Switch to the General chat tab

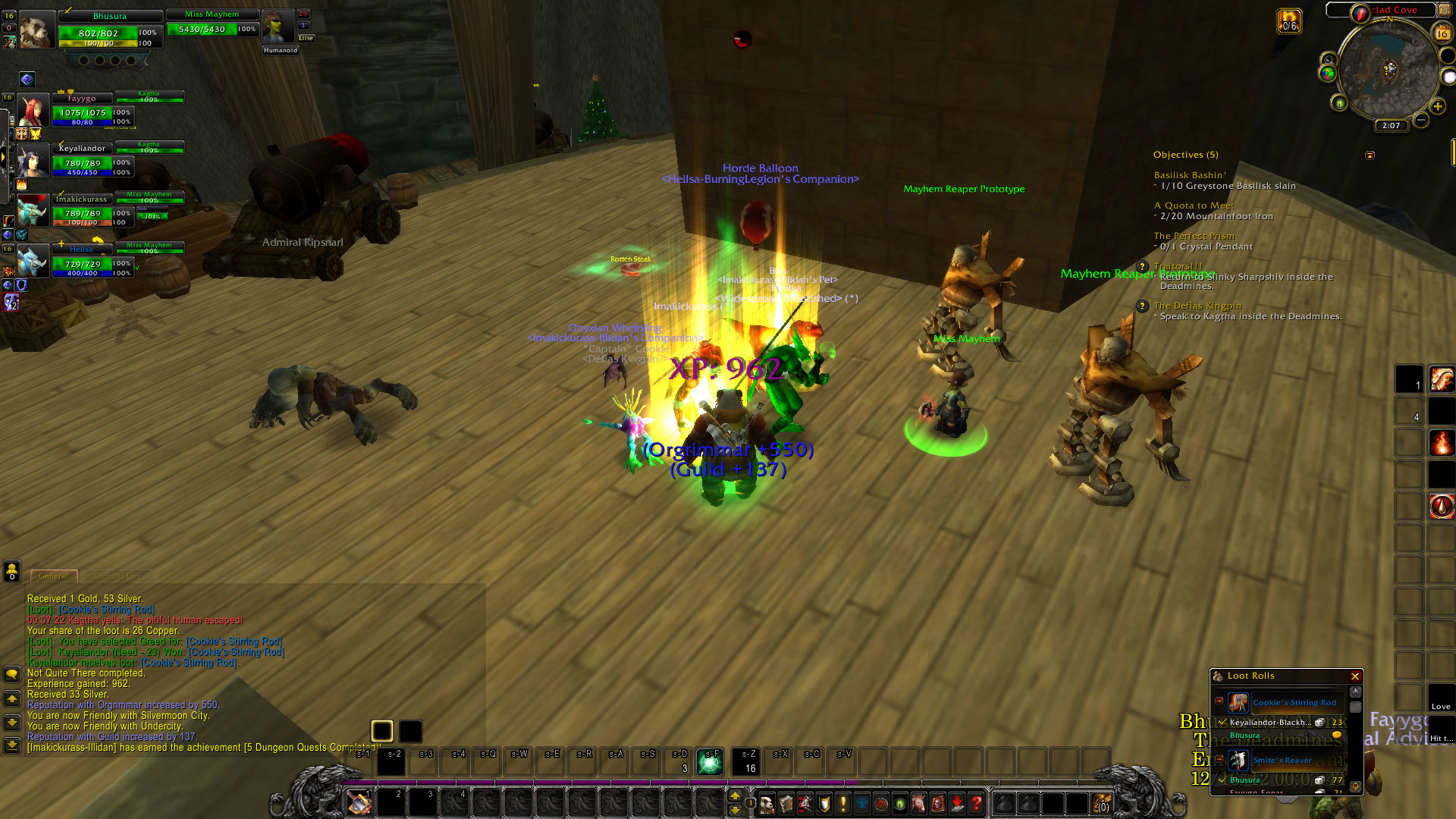point(53,576)
